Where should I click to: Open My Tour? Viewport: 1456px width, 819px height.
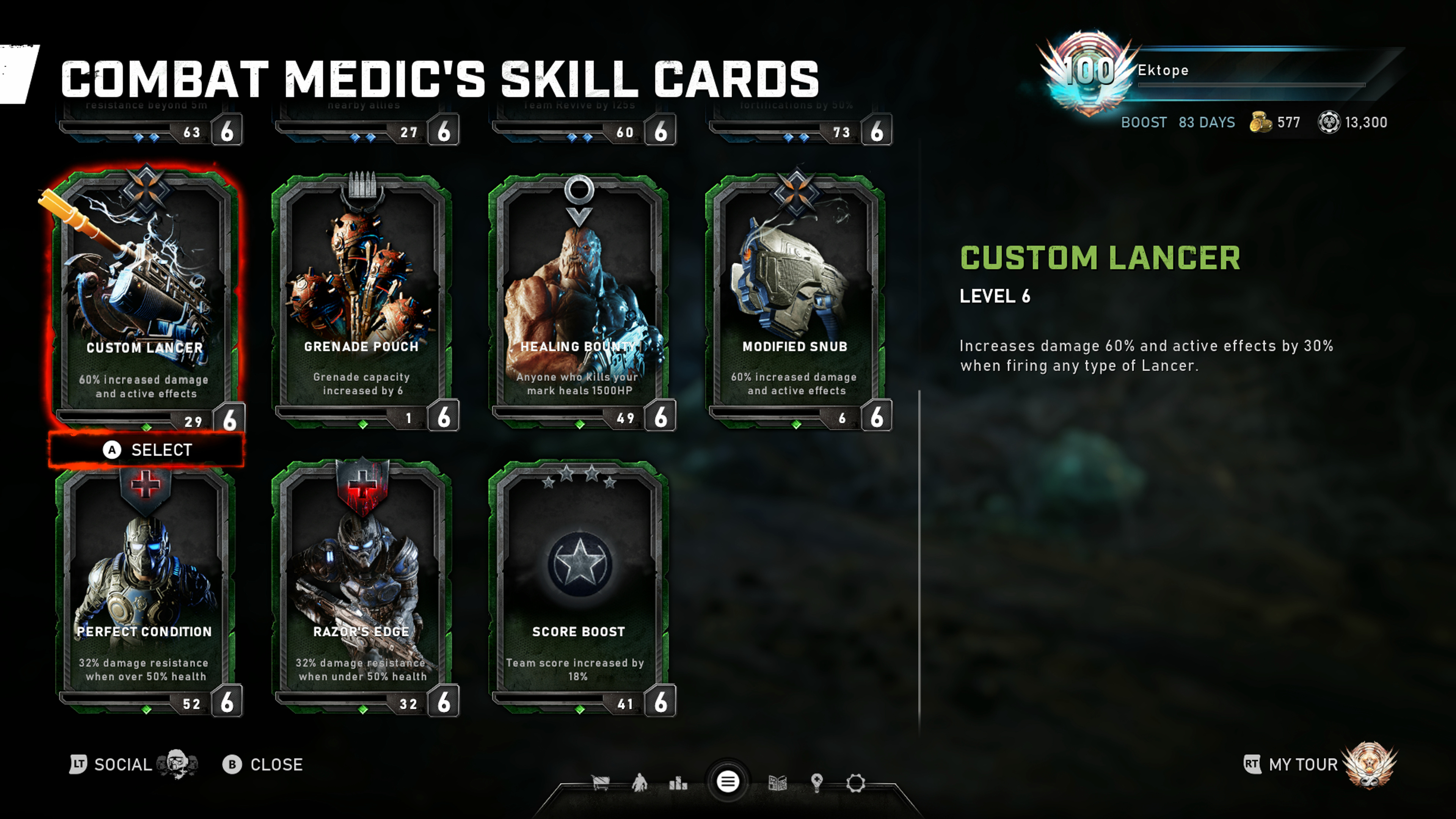tap(1303, 765)
